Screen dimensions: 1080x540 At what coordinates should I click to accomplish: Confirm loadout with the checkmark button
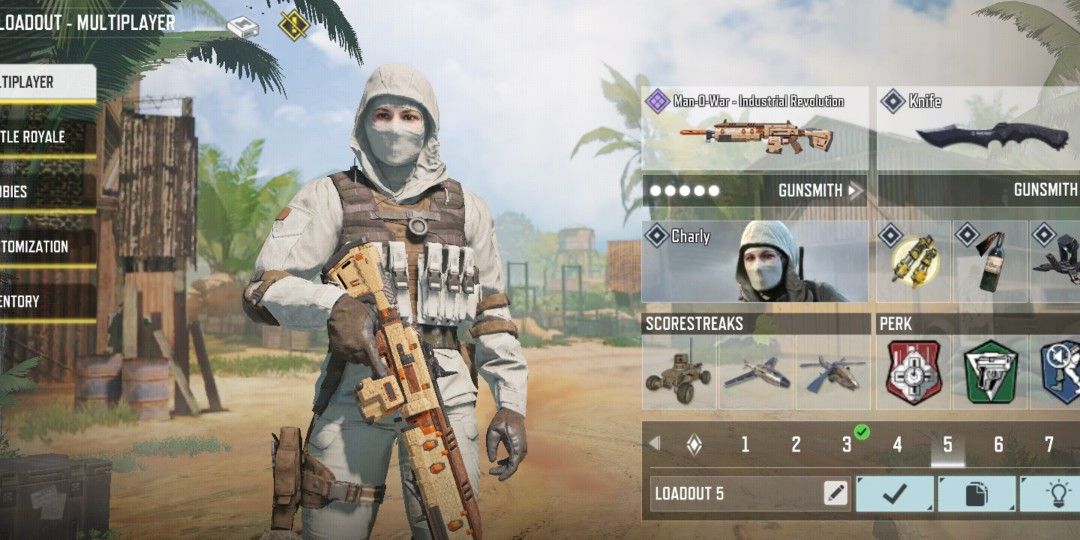tap(895, 493)
